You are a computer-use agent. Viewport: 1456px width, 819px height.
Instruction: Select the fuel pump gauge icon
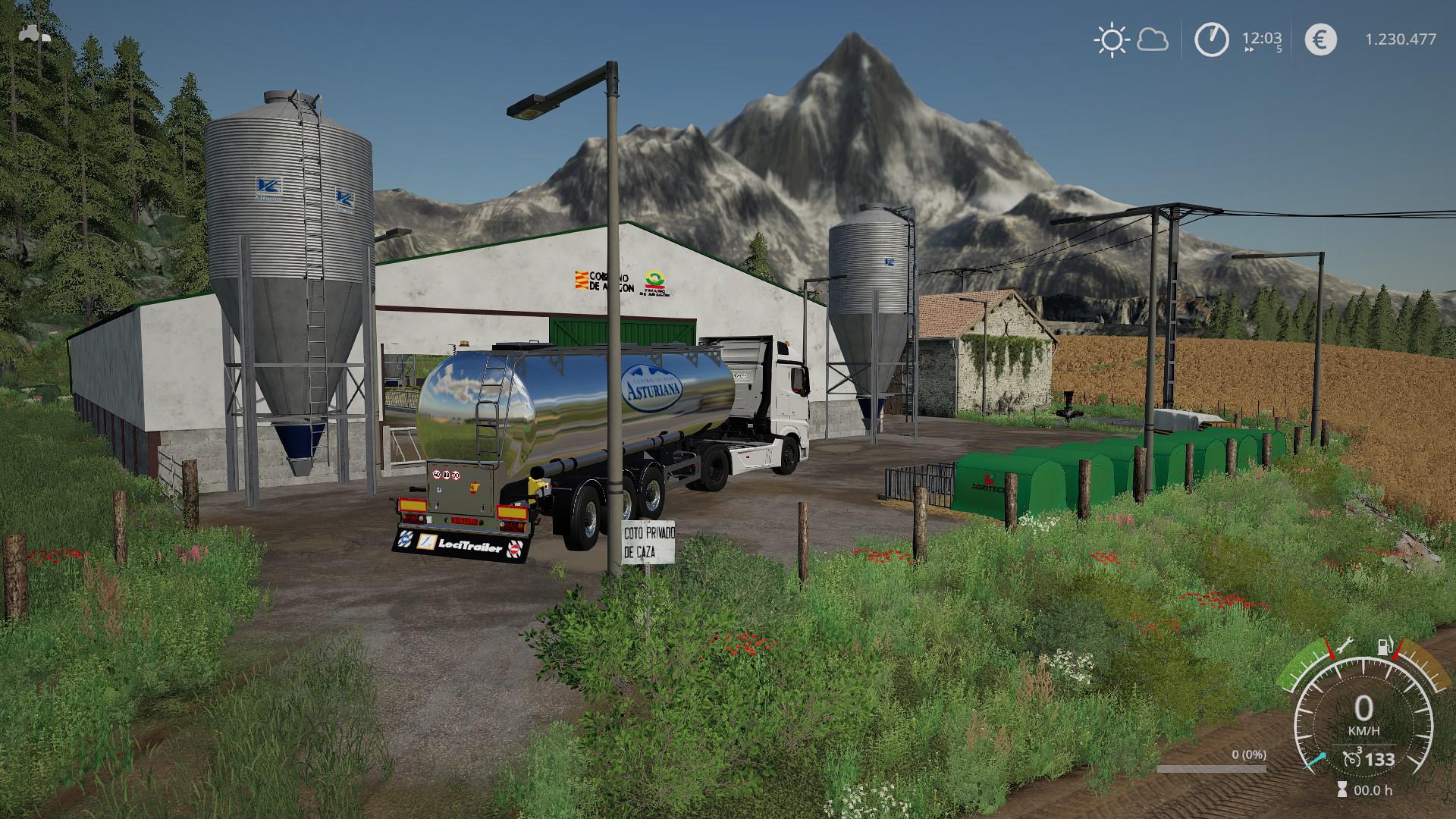[x=1384, y=647]
